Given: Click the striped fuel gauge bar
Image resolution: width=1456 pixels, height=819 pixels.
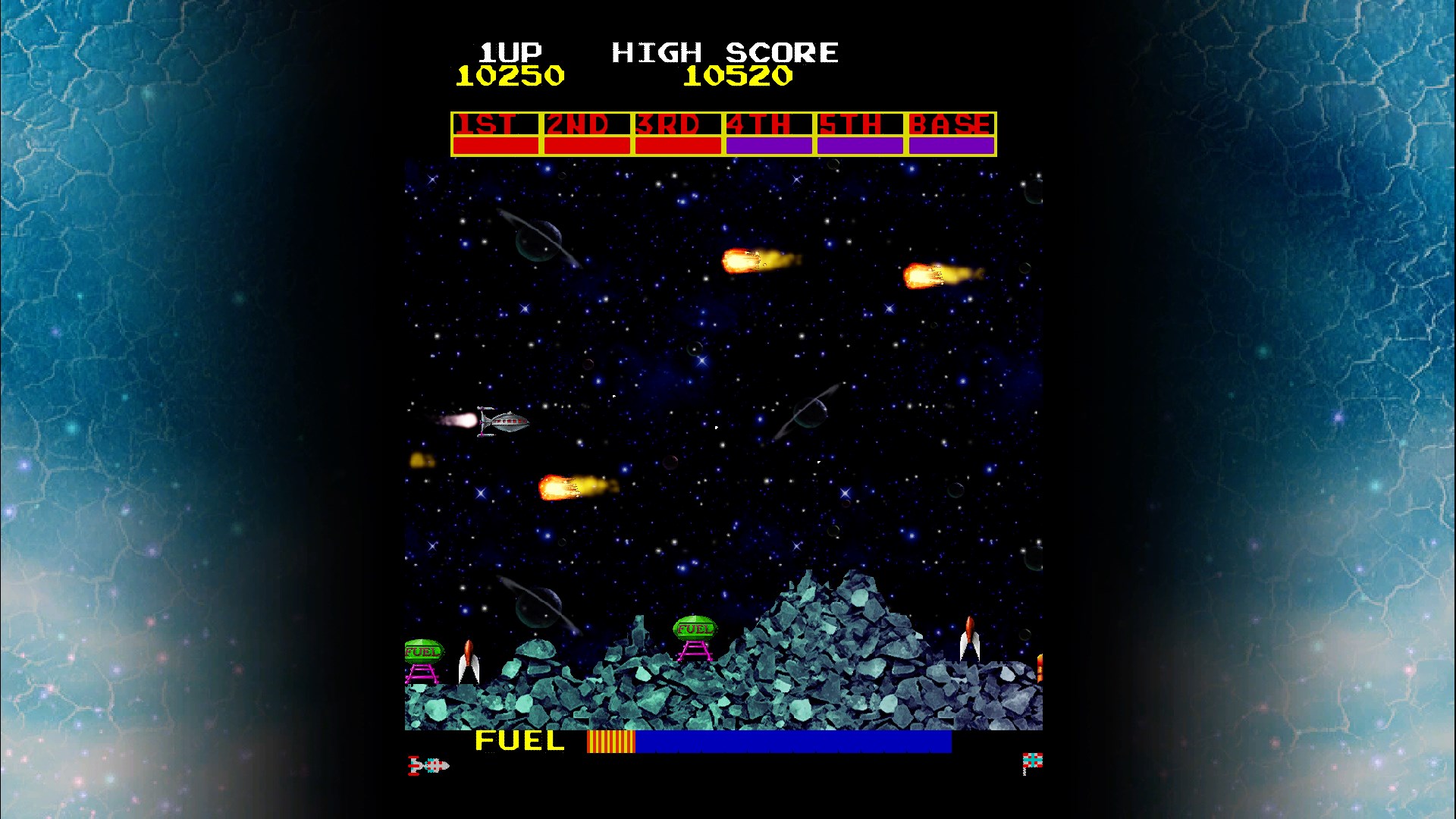Looking at the screenshot, I should [610, 740].
